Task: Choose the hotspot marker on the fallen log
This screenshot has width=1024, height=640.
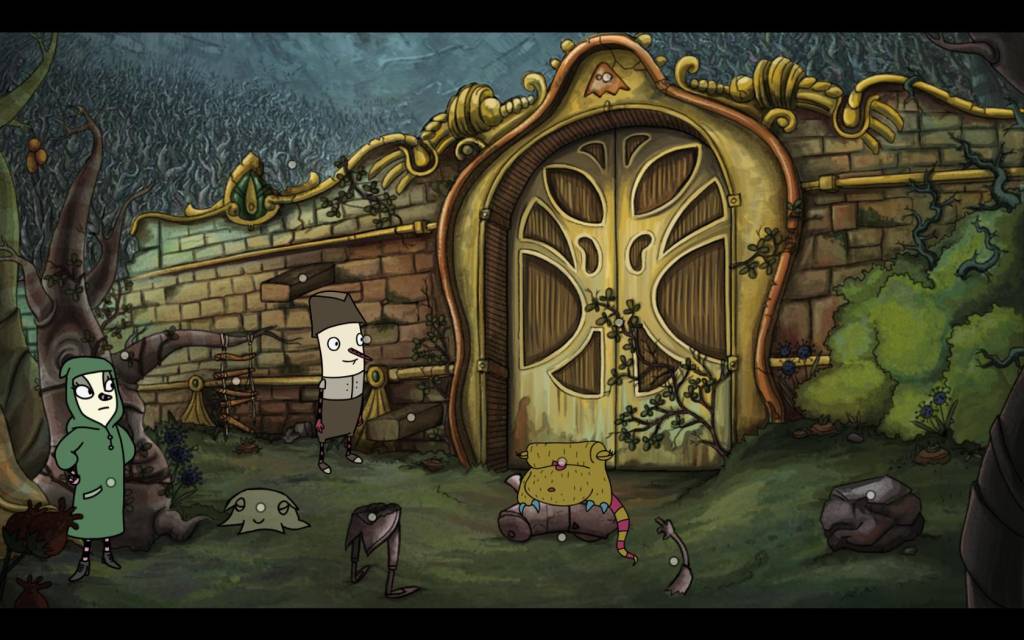Action: click(x=561, y=537)
